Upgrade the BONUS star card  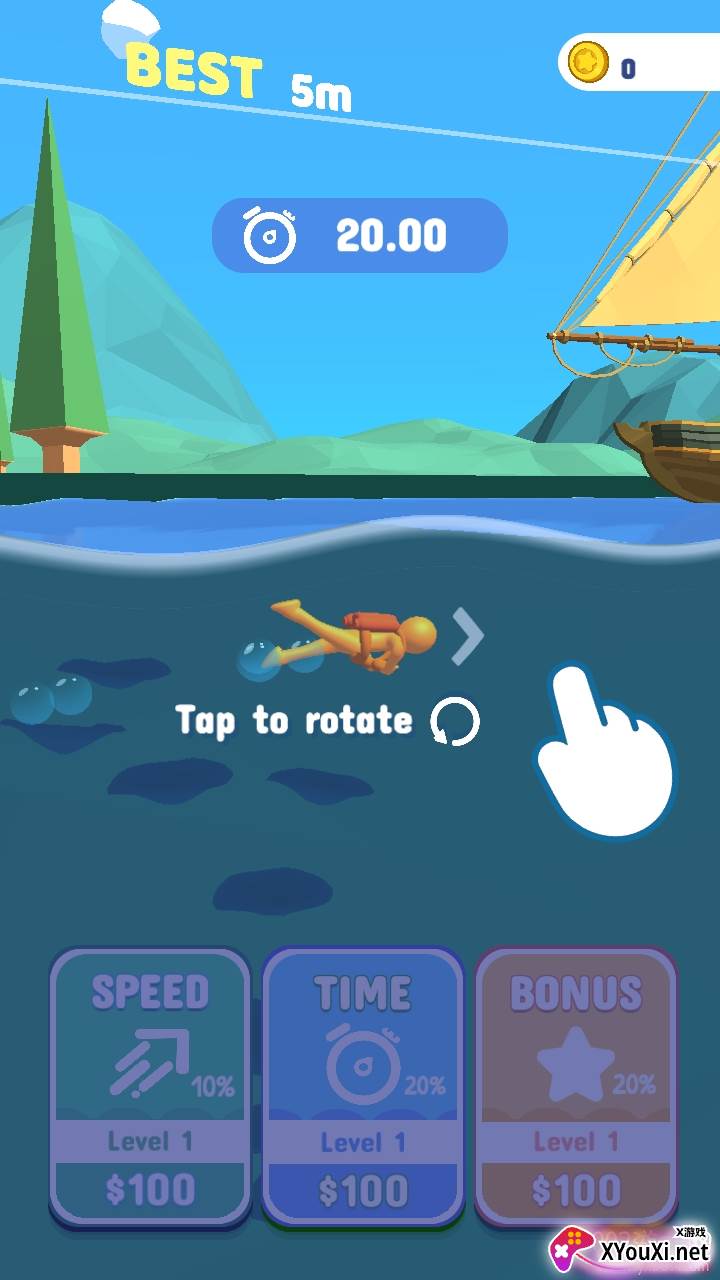click(x=576, y=1085)
